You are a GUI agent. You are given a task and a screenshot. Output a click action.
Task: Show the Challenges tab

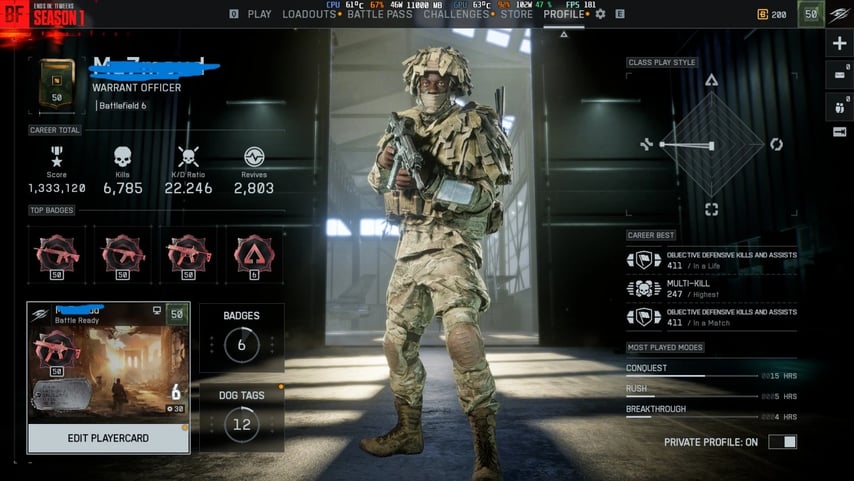click(x=456, y=14)
